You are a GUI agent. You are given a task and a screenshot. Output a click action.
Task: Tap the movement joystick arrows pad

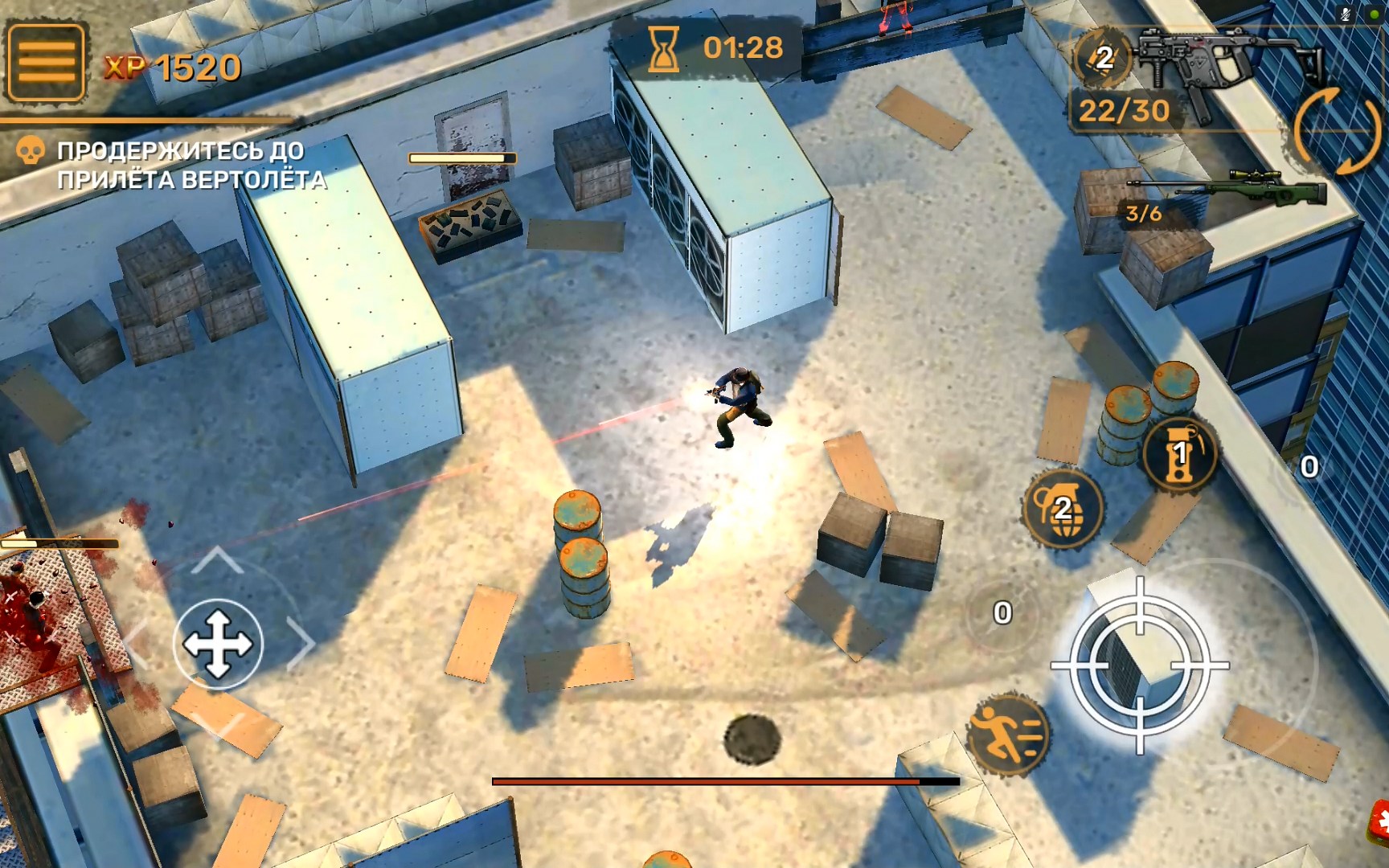[218, 644]
